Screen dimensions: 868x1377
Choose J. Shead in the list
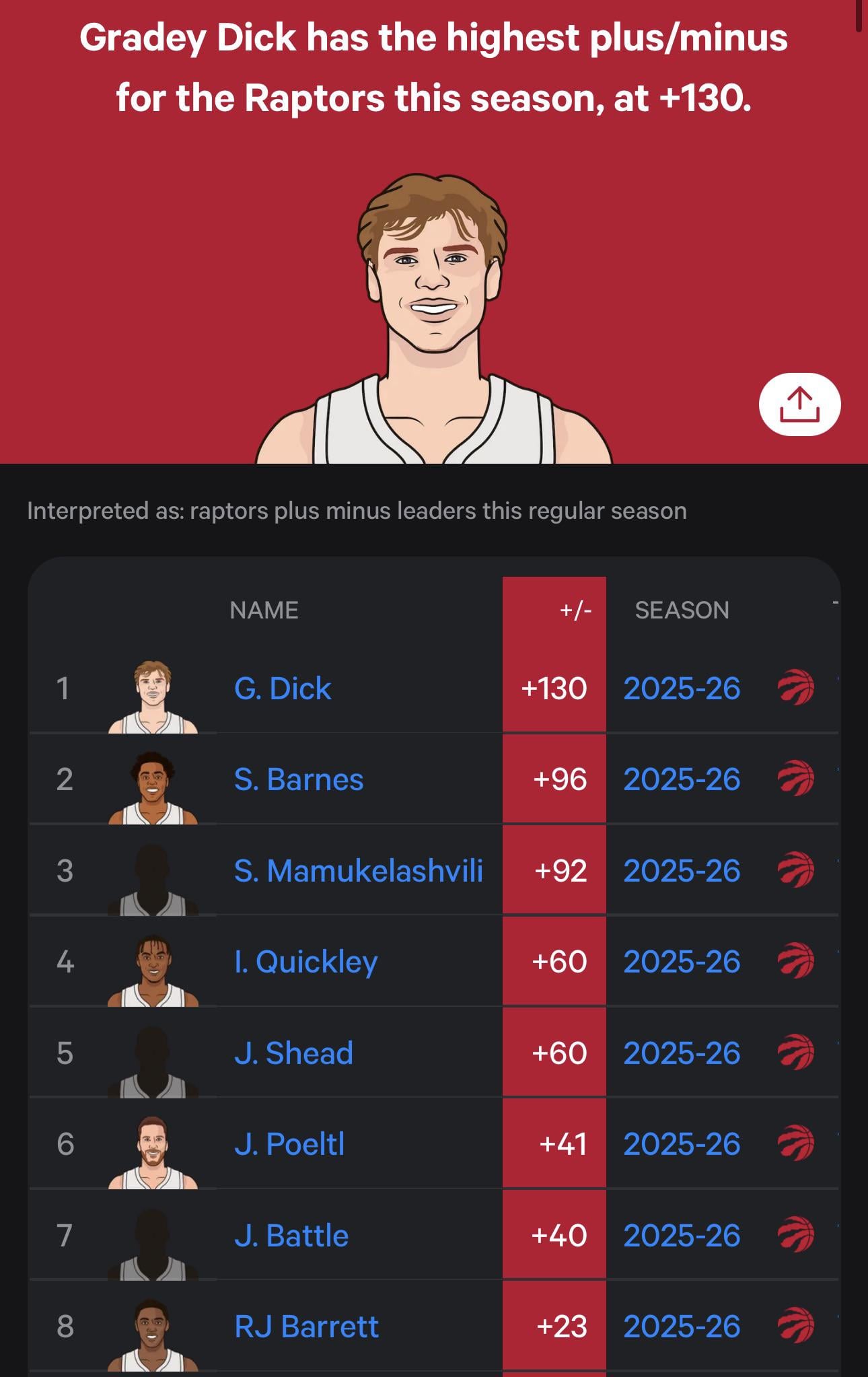coord(293,1053)
